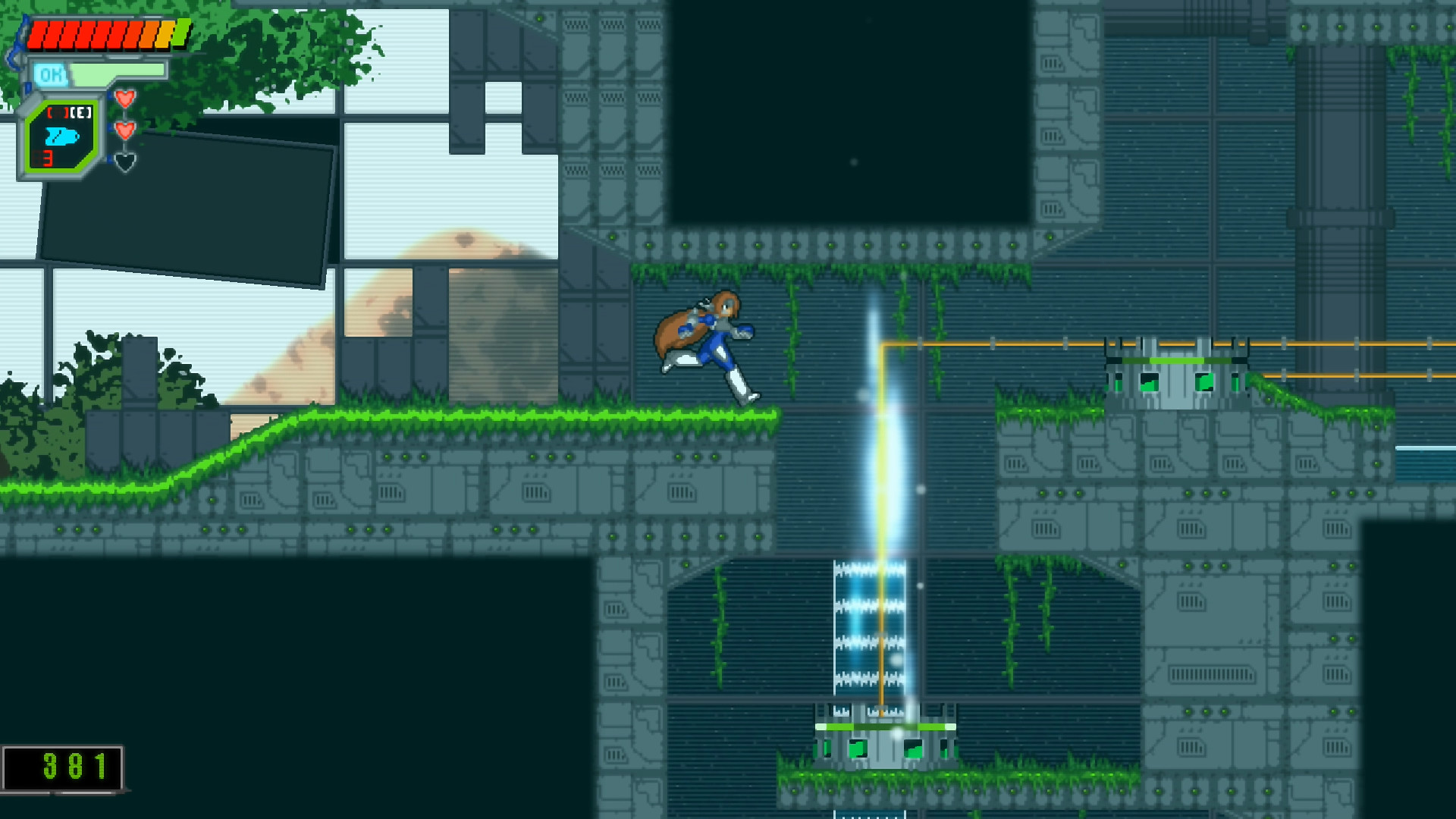
Task: Click the empty bottom heart icon
Action: point(125,162)
